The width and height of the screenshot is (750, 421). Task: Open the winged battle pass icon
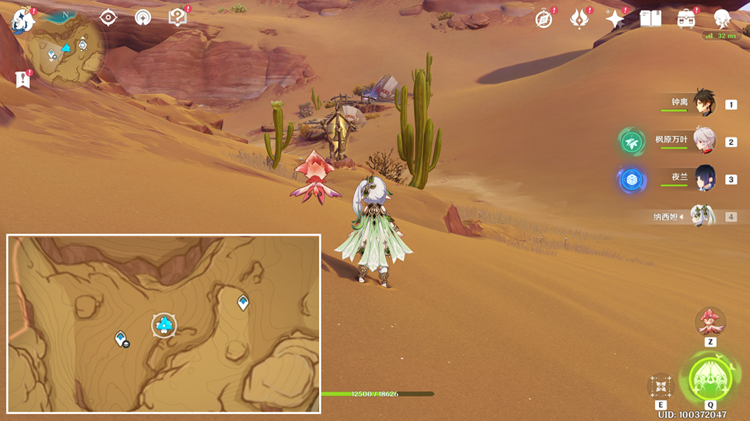coord(580,18)
